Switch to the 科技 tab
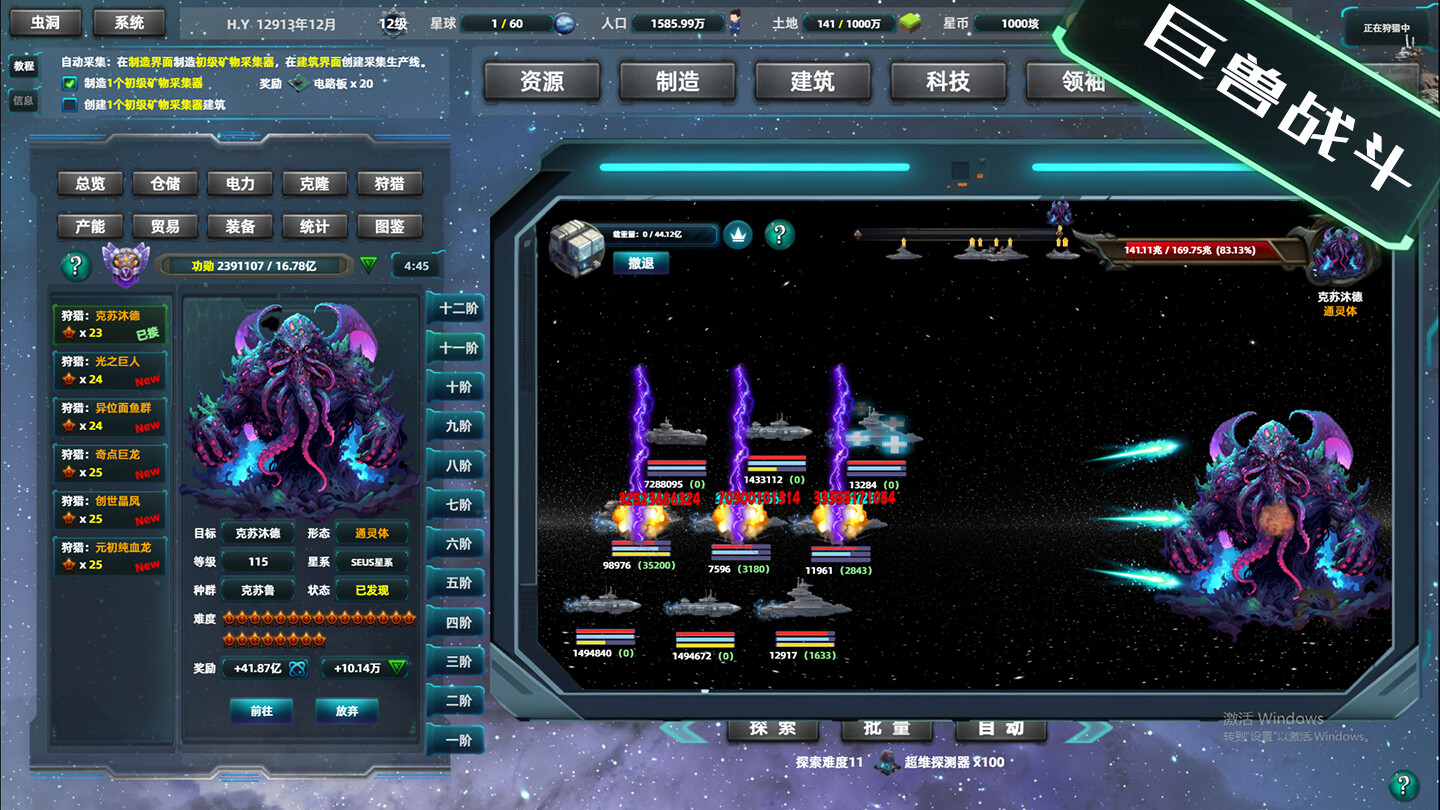1440x810 pixels. (947, 83)
